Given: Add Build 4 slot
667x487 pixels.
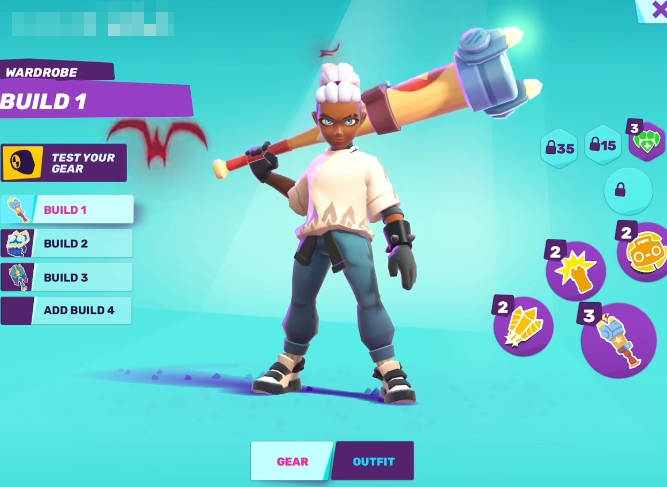Looking at the screenshot, I should pyautogui.click(x=68, y=311).
